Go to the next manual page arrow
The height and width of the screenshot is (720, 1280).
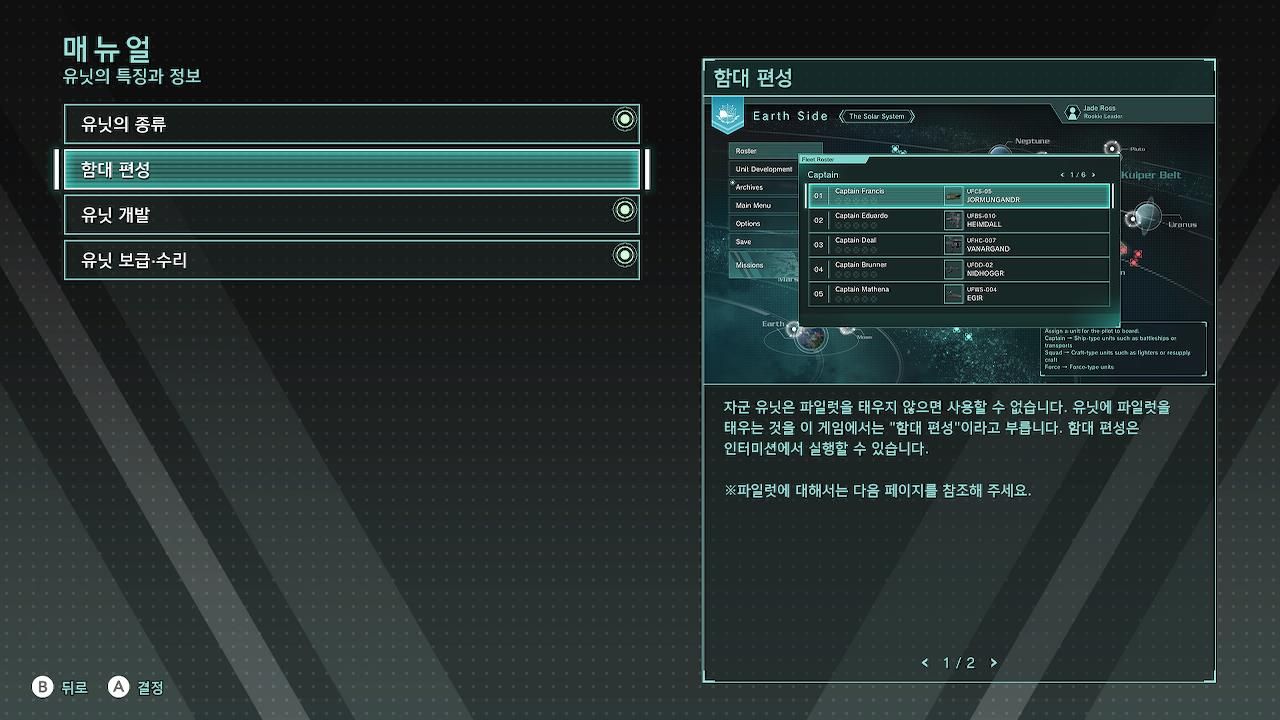[x=993, y=663]
